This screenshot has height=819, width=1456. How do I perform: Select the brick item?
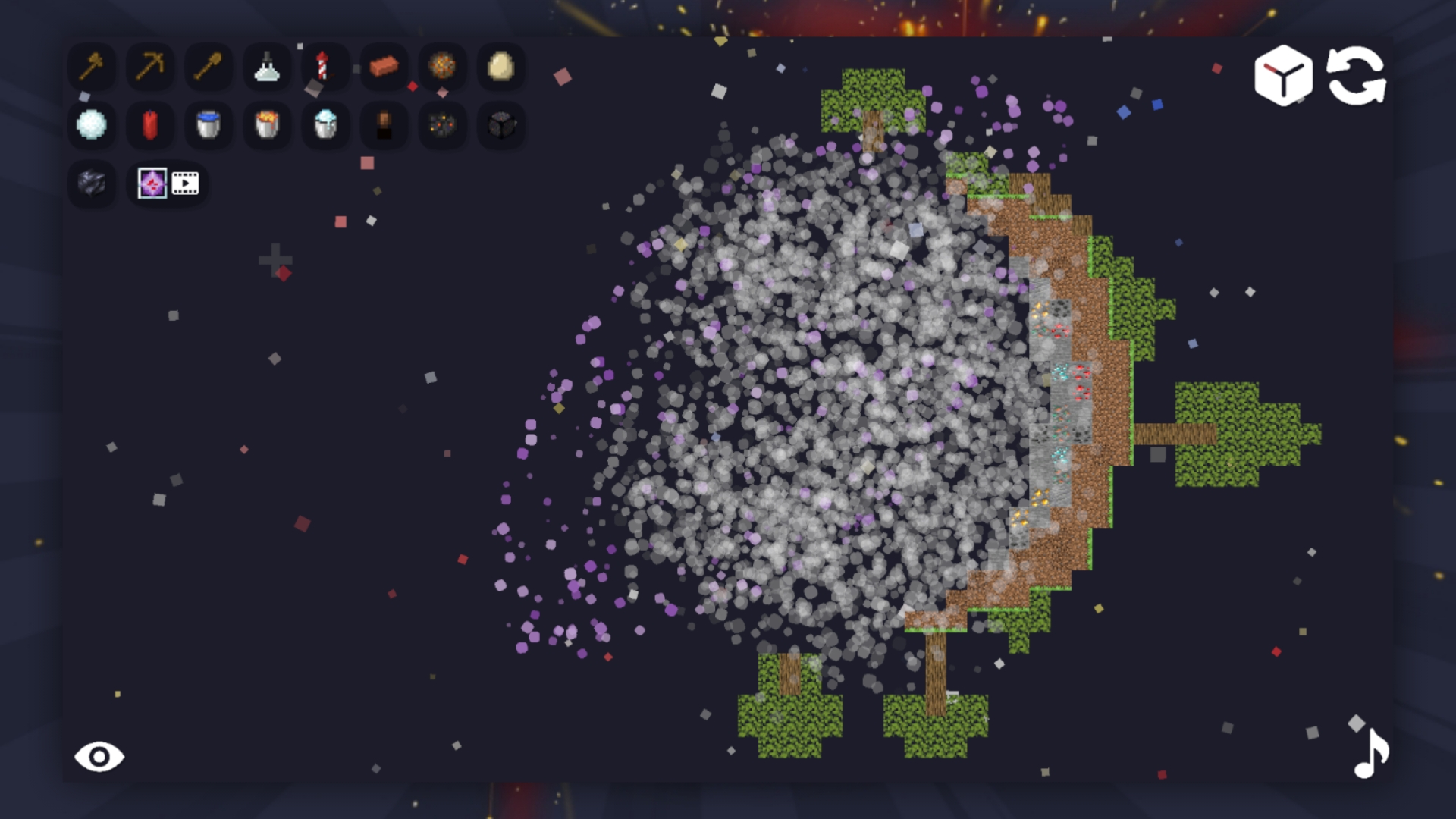(384, 68)
